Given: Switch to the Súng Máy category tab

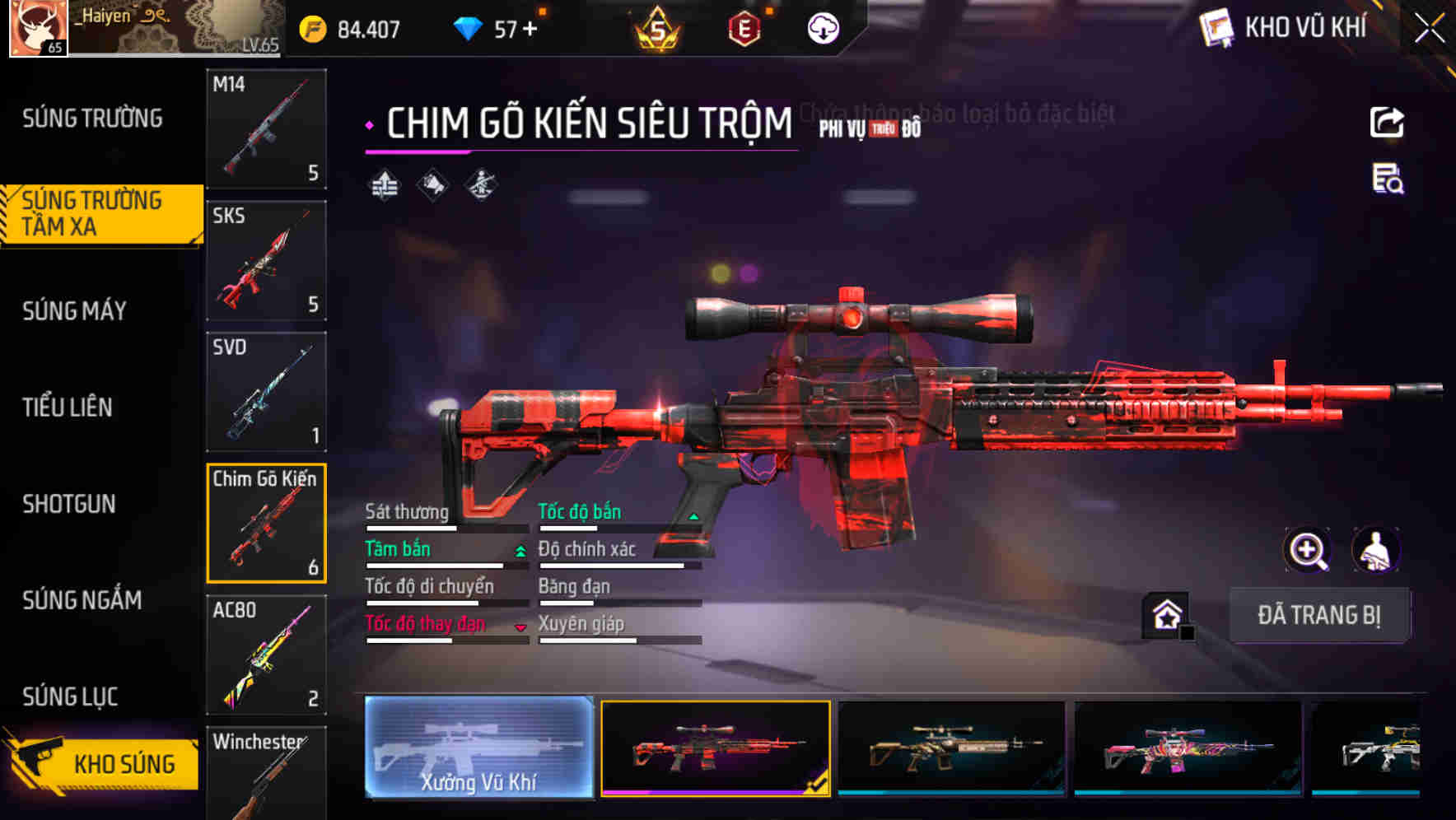Looking at the screenshot, I should click(74, 311).
